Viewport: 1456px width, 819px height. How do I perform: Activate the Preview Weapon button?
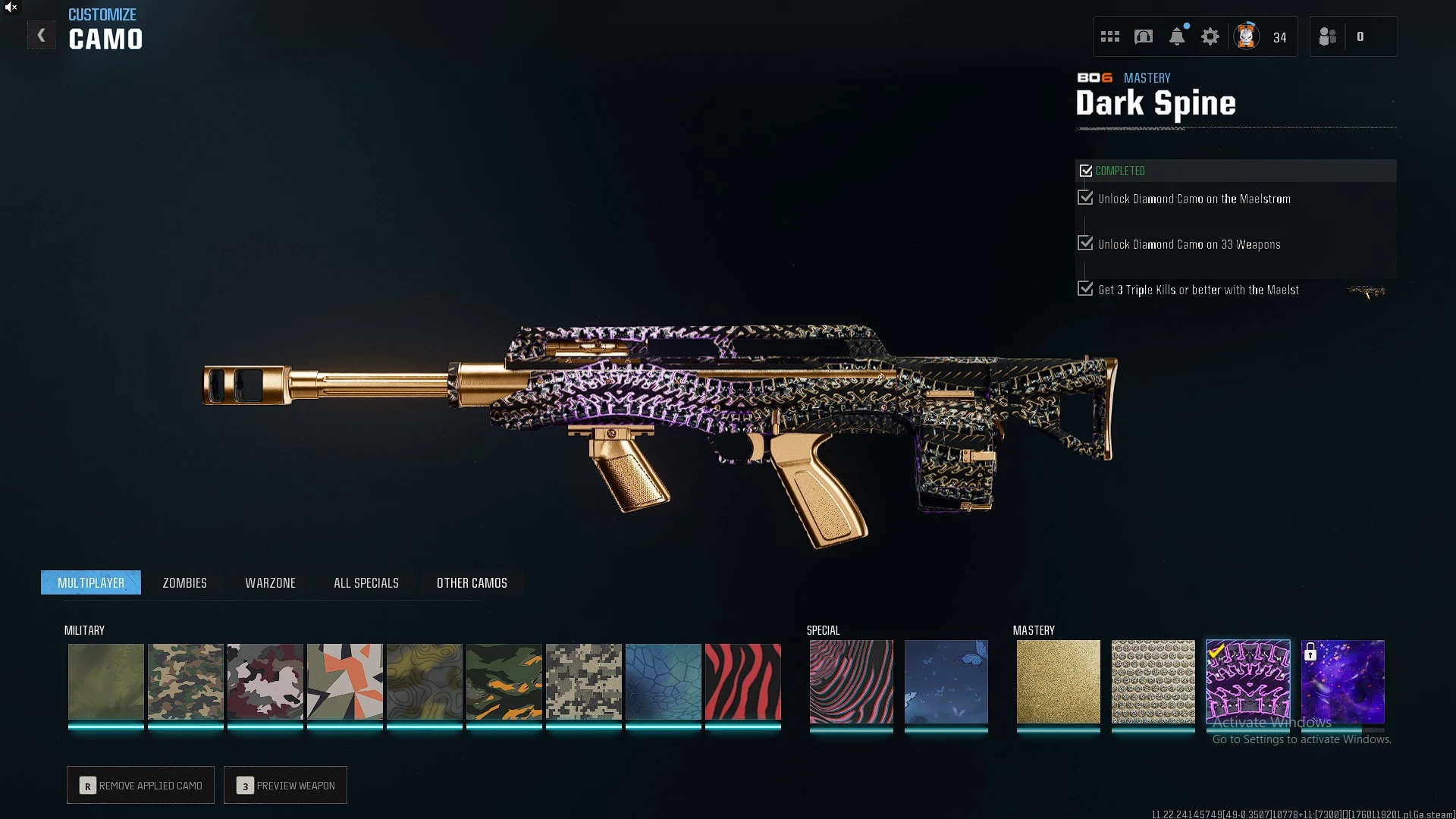coord(285,785)
